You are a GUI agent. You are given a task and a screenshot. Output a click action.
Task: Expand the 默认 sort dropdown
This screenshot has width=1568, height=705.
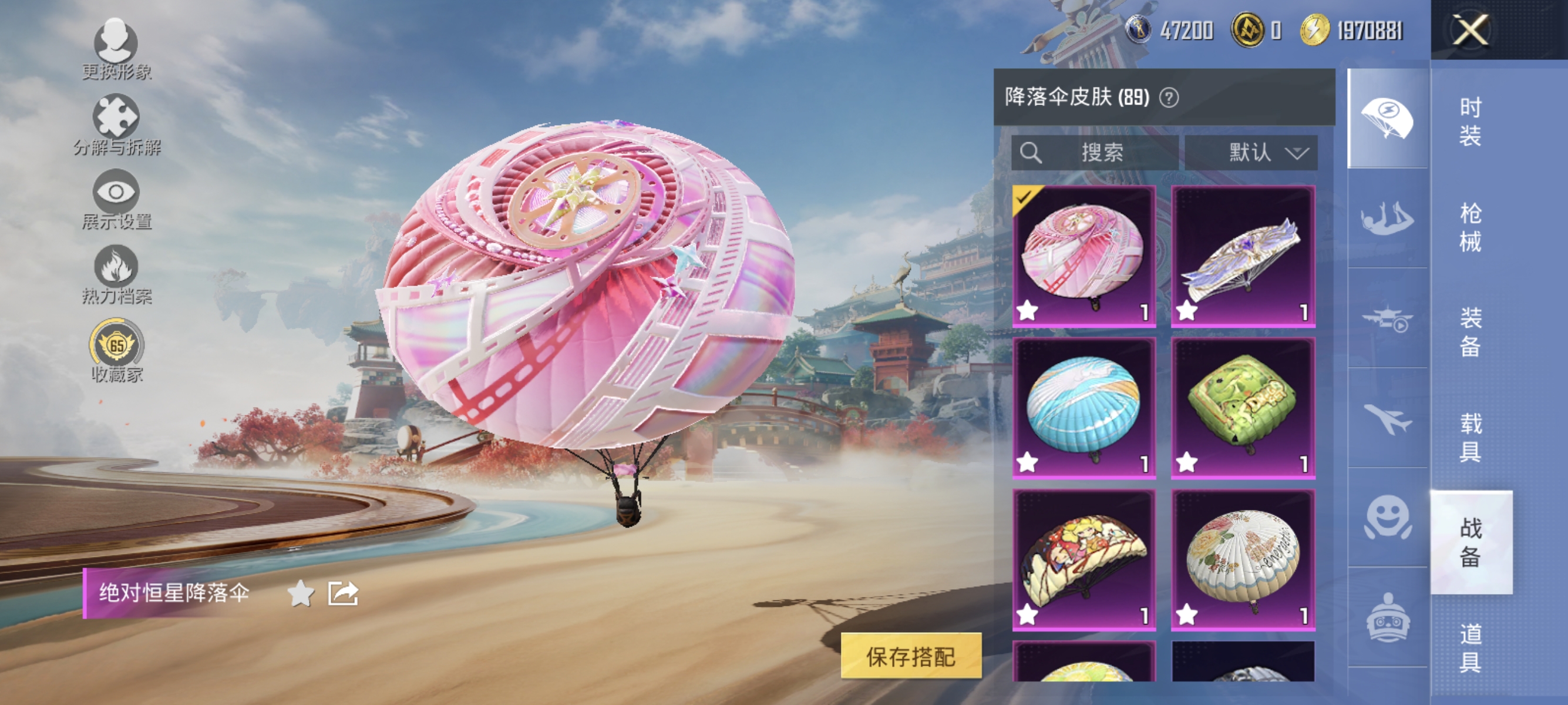(1251, 153)
